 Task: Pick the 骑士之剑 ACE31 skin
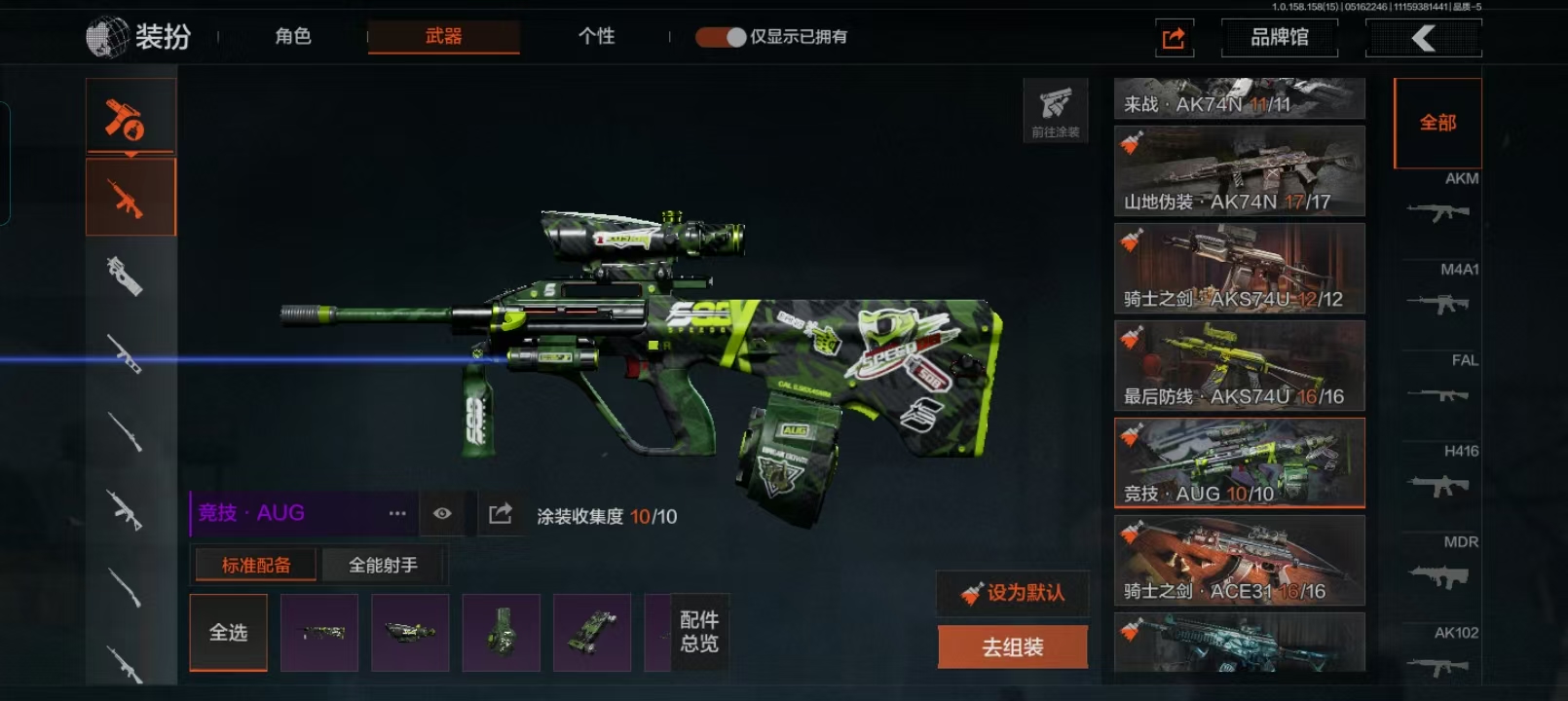click(x=1239, y=561)
